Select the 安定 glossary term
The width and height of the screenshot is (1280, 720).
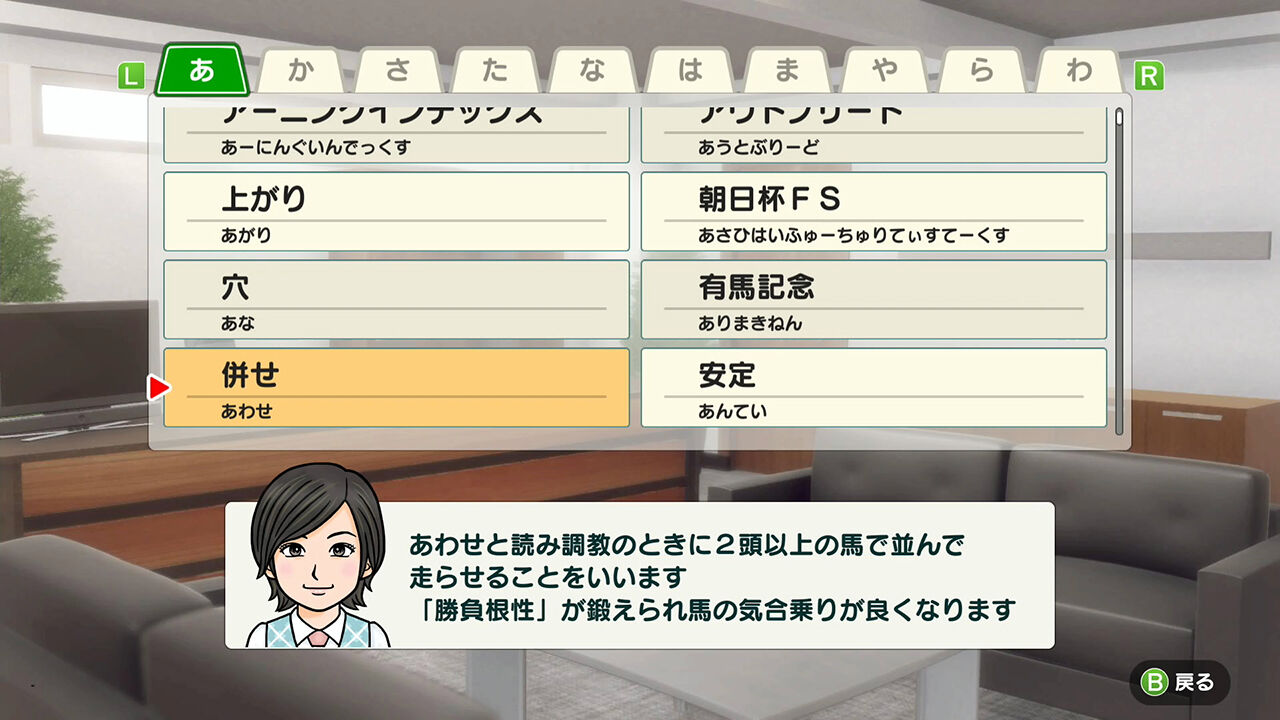click(x=873, y=387)
